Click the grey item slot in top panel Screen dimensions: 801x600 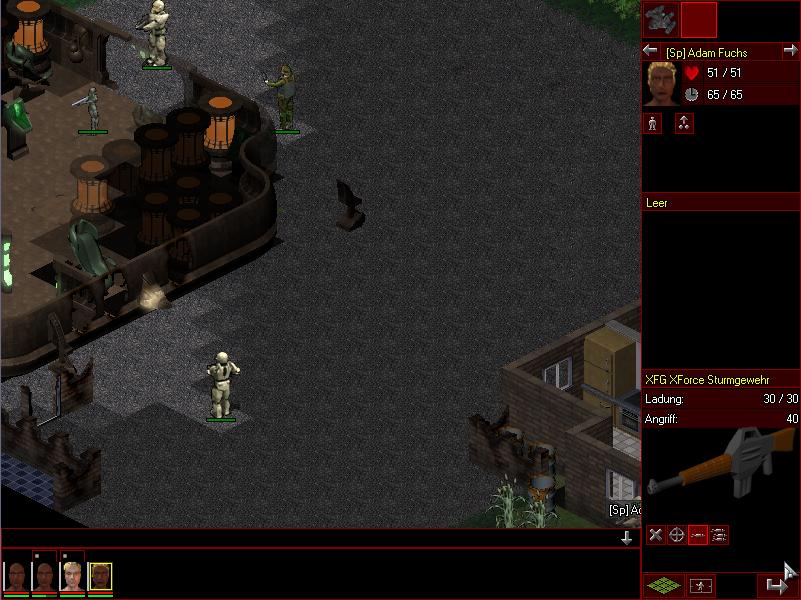point(660,19)
